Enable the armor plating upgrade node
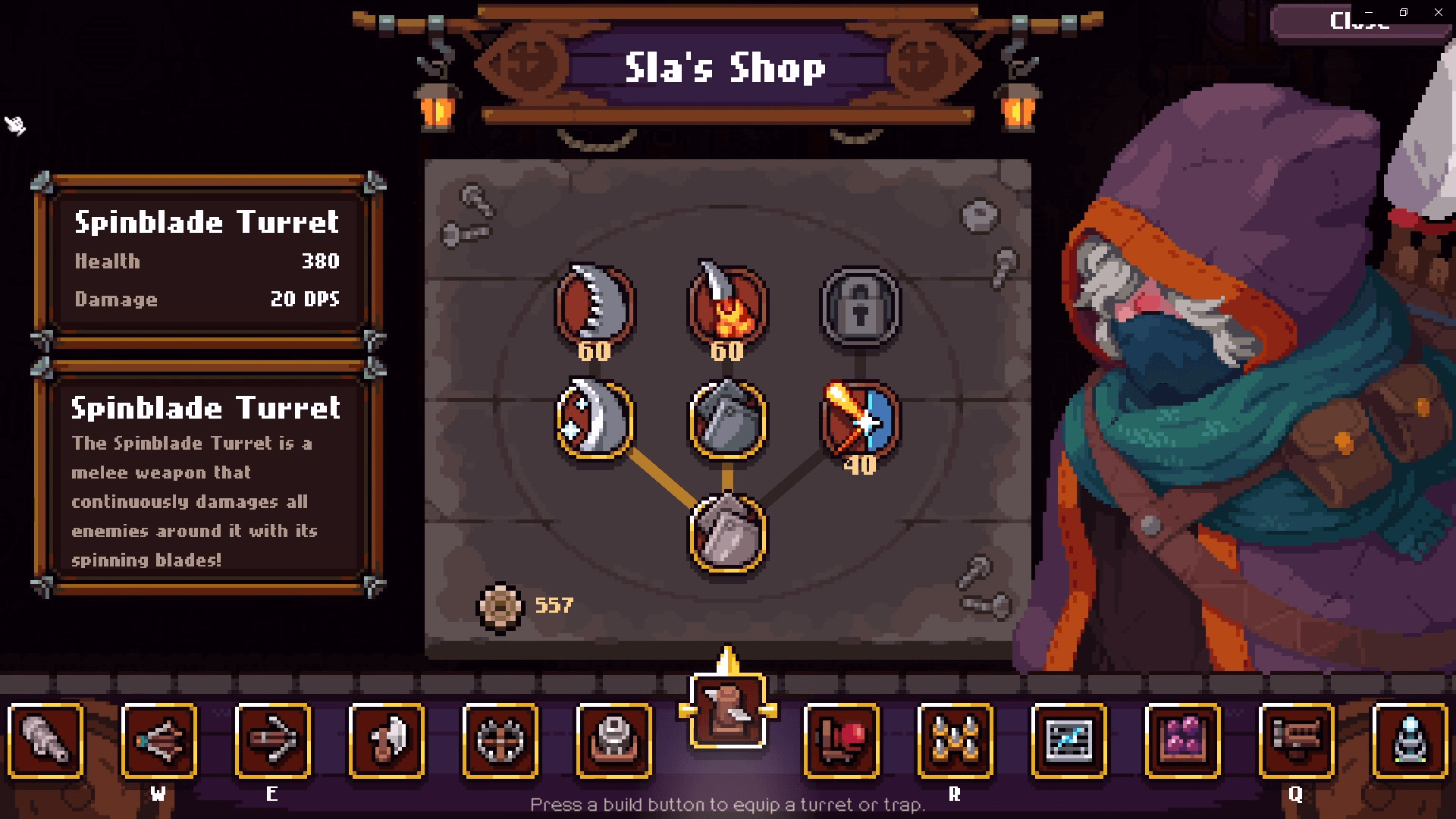Image resolution: width=1456 pixels, height=819 pixels. click(726, 421)
